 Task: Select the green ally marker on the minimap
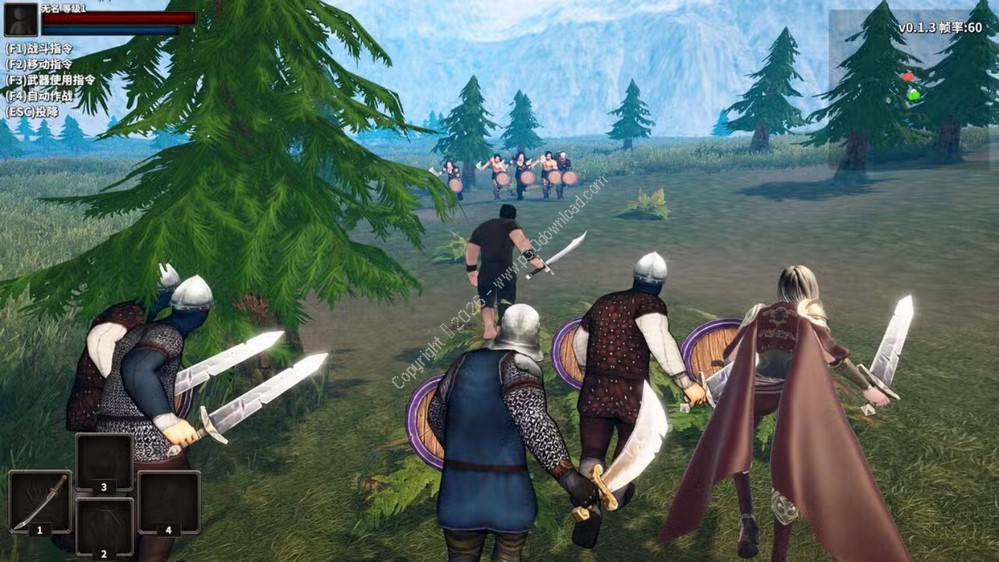point(913,95)
